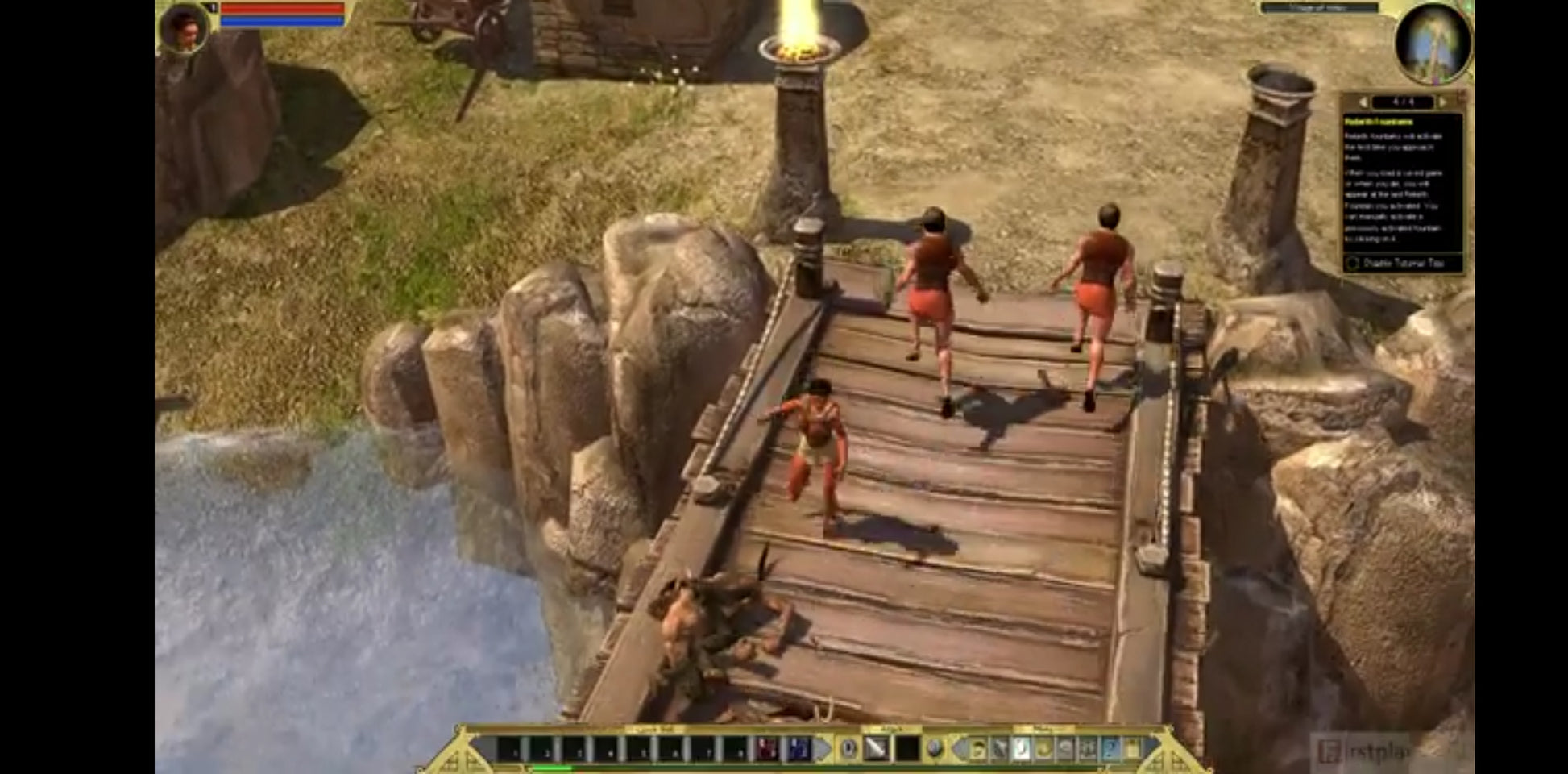Click the circular minimap
This screenshot has width=1568, height=774.
click(1433, 44)
